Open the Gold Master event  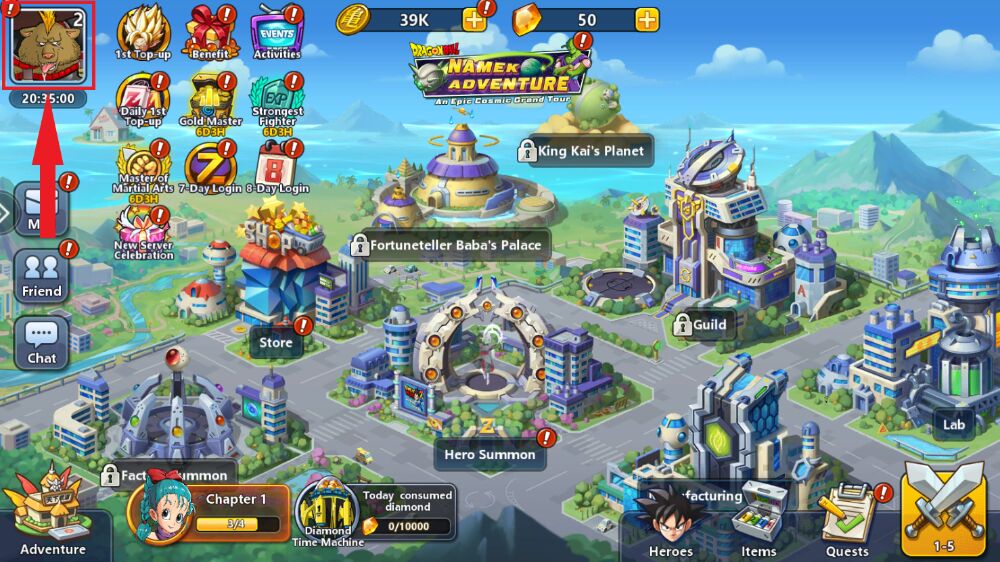(210, 98)
